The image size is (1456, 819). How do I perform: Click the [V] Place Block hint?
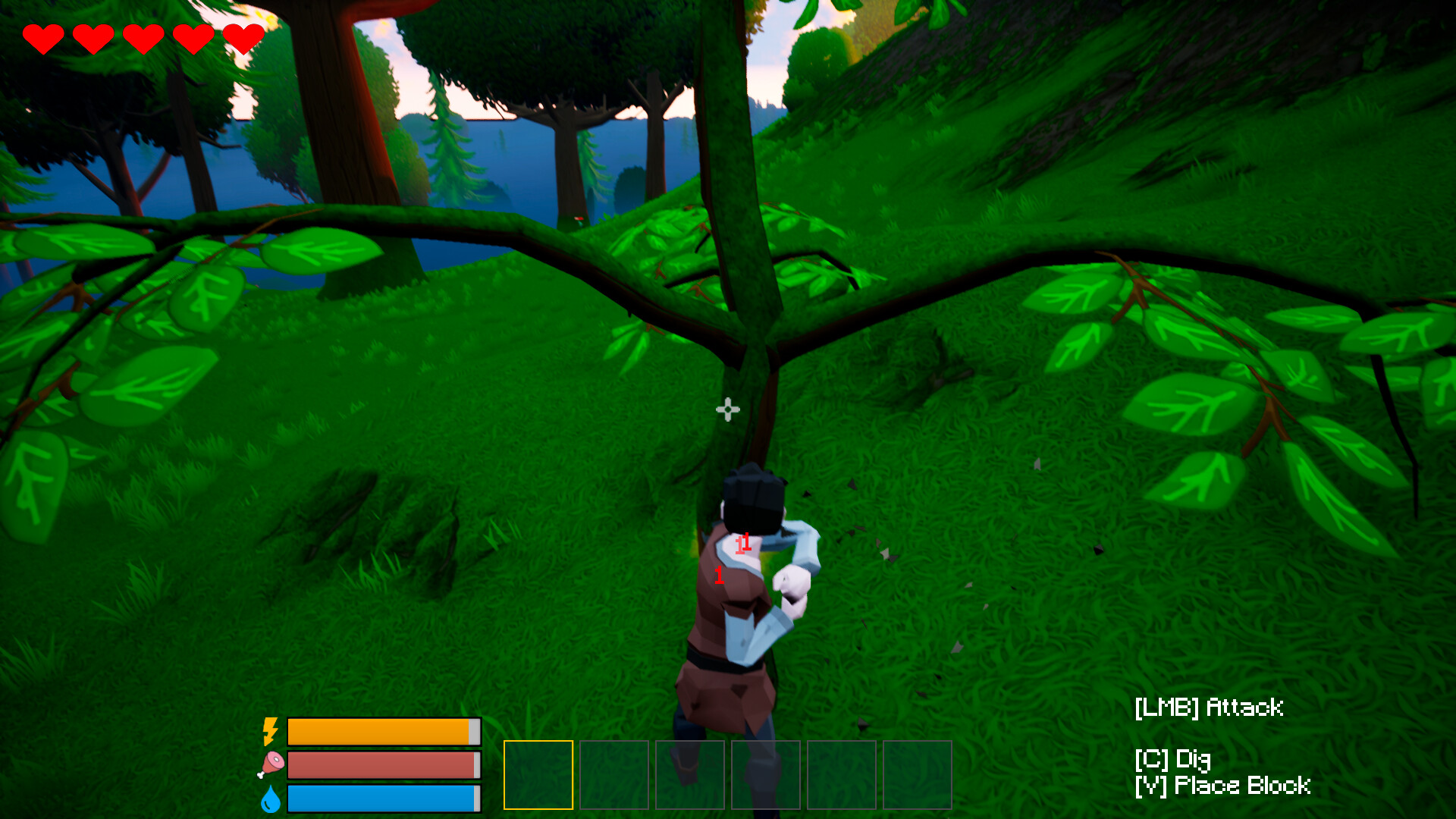coord(1222,786)
